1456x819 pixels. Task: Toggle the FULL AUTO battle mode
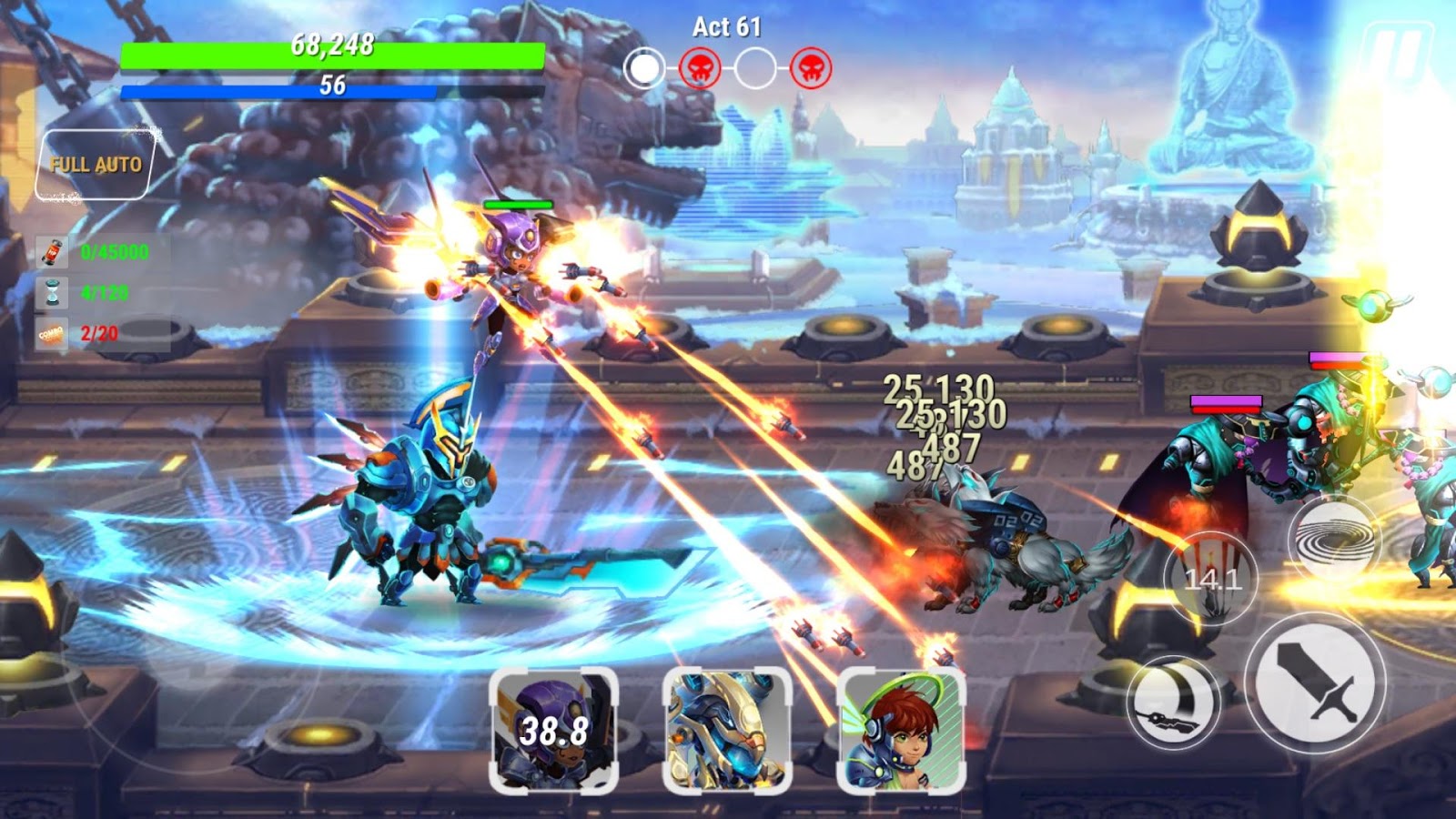[96, 165]
